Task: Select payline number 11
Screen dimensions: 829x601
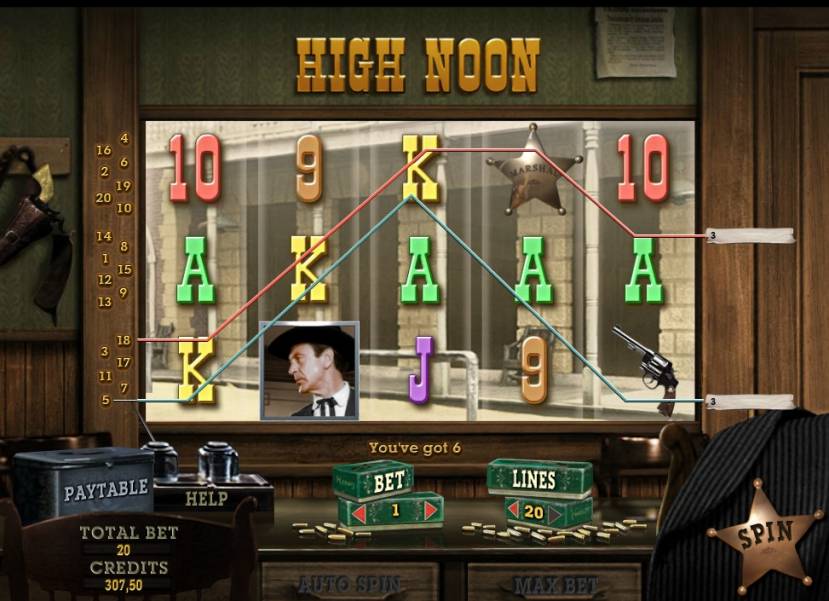Action: (105, 376)
